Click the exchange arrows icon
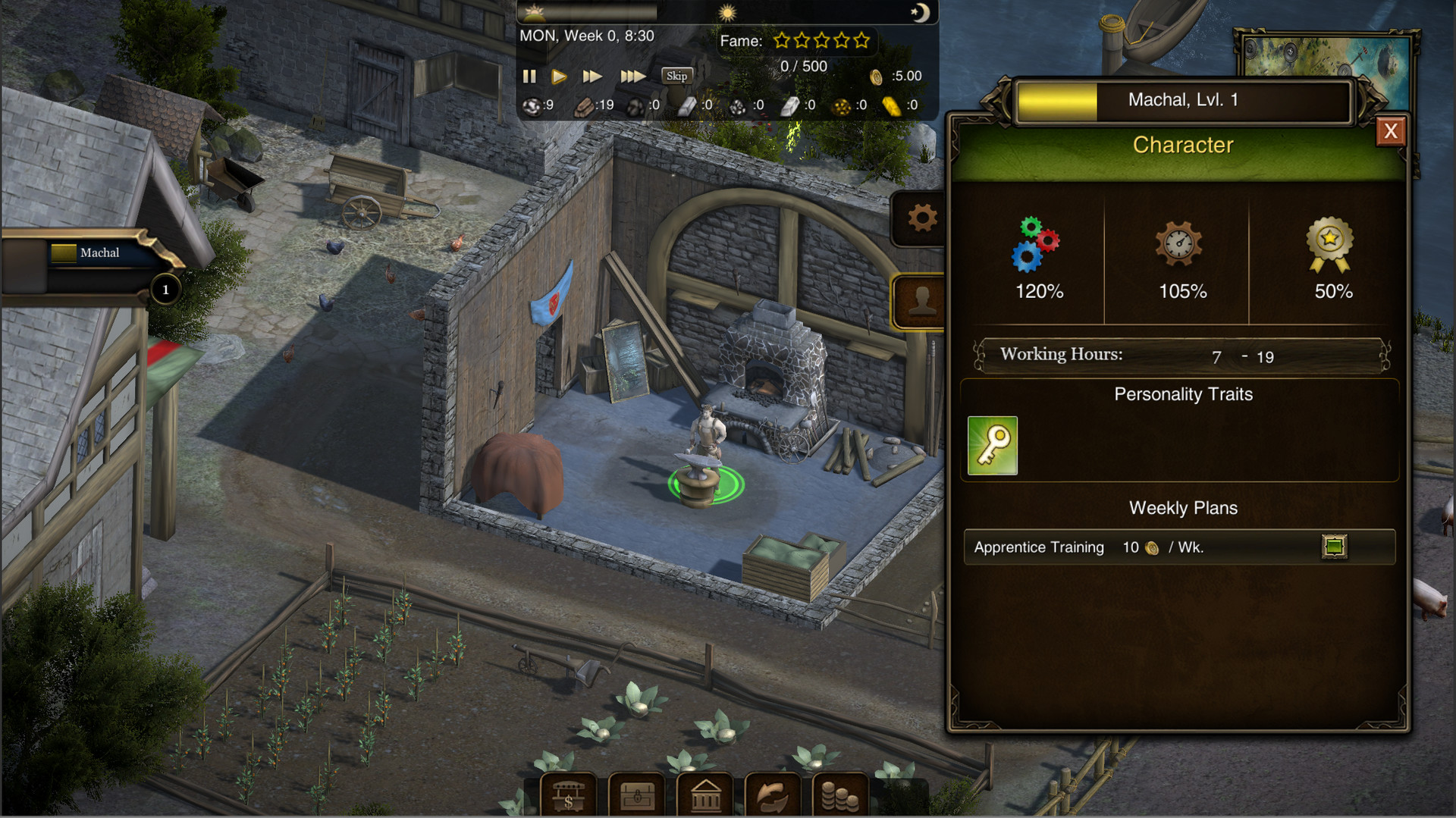1456x818 pixels. pyautogui.click(x=772, y=794)
